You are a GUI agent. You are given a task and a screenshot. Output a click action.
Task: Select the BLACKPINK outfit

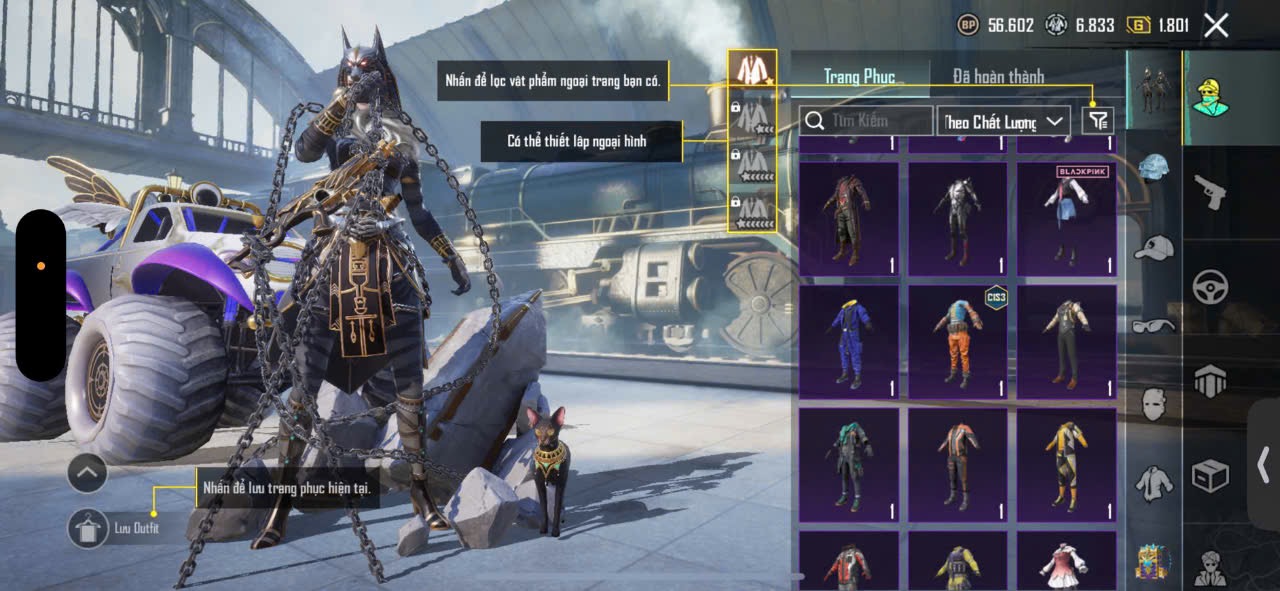coord(1067,218)
